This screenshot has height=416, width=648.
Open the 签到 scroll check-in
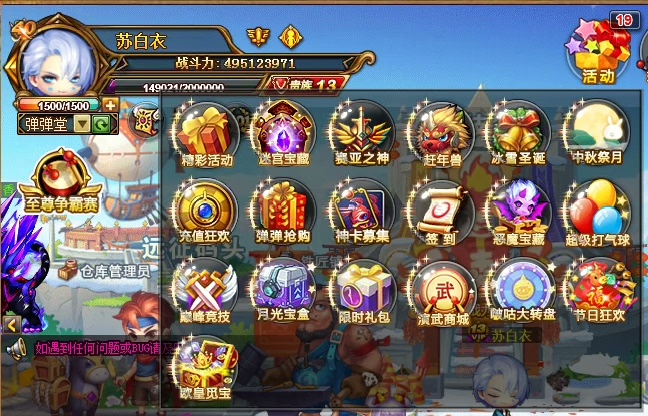point(441,210)
